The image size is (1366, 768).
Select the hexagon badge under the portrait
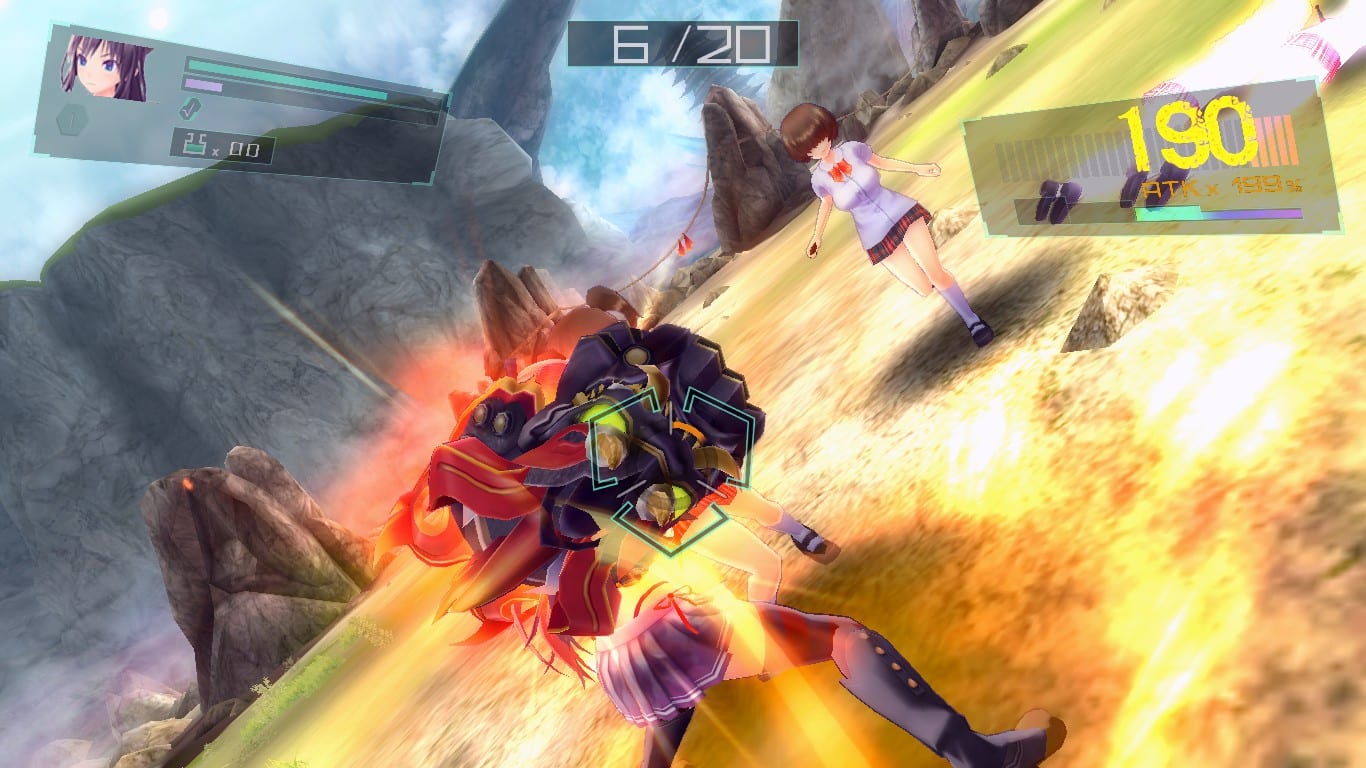pos(73,122)
